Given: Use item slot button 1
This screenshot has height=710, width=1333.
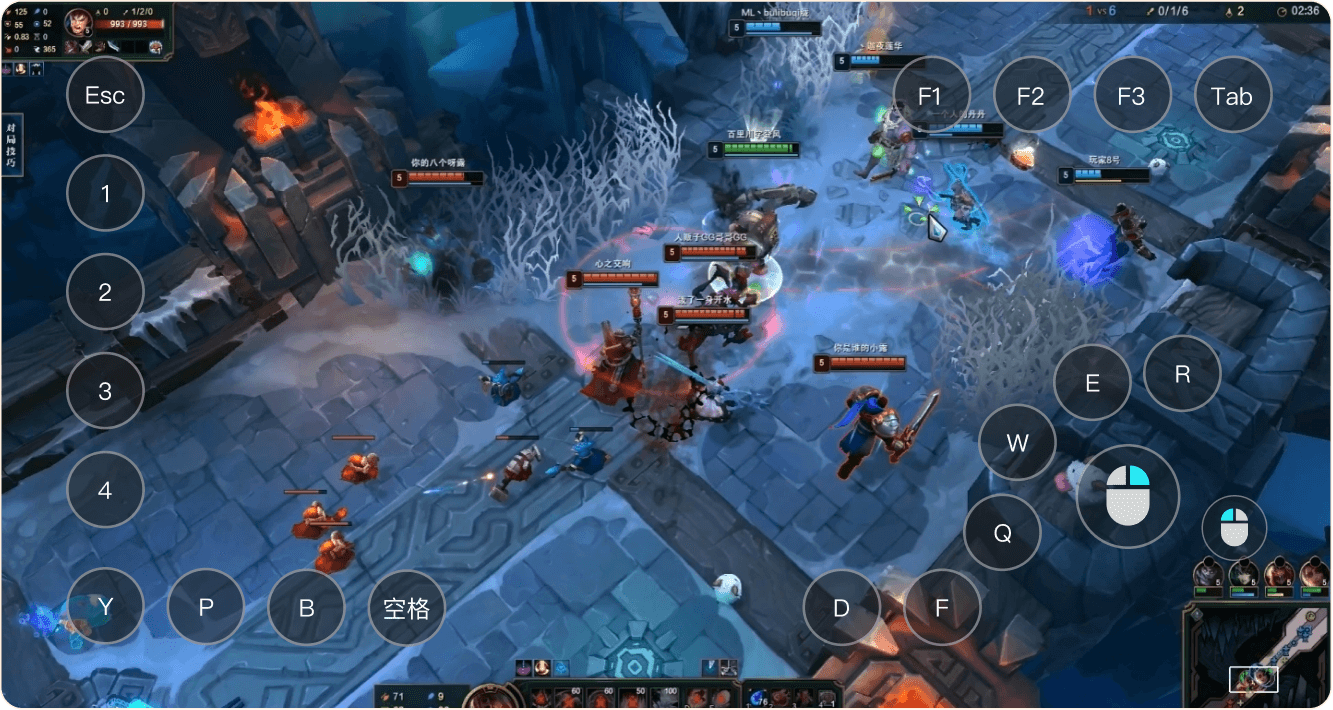Looking at the screenshot, I should tap(105, 193).
